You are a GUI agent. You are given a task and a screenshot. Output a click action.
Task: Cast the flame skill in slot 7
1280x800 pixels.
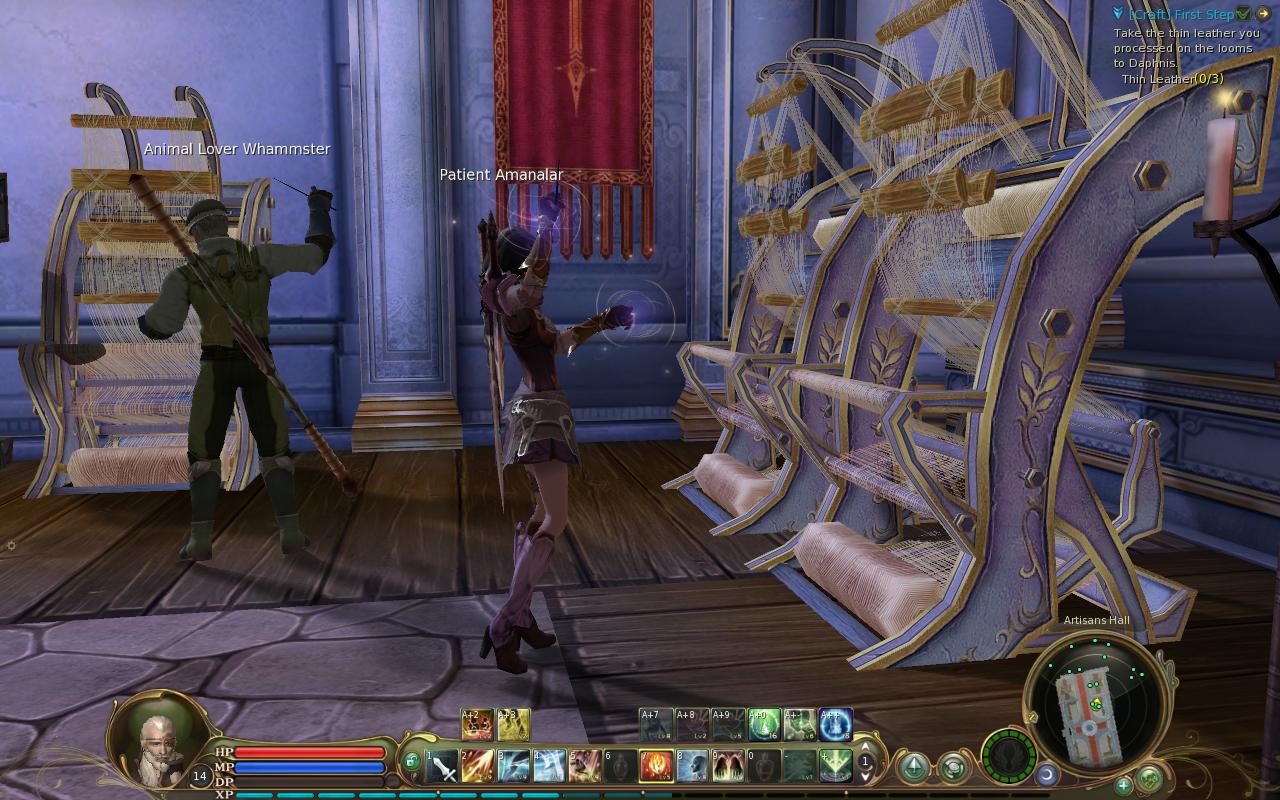[x=656, y=766]
